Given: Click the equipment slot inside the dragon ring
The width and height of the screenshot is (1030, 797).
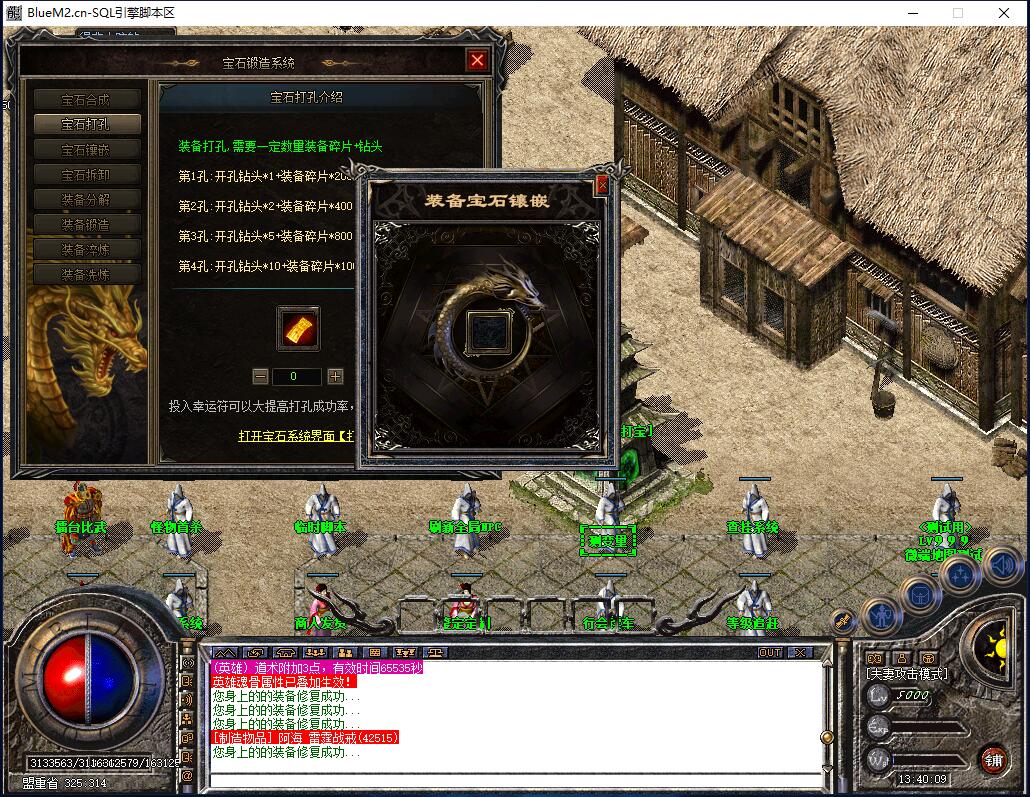Looking at the screenshot, I should click(x=488, y=330).
